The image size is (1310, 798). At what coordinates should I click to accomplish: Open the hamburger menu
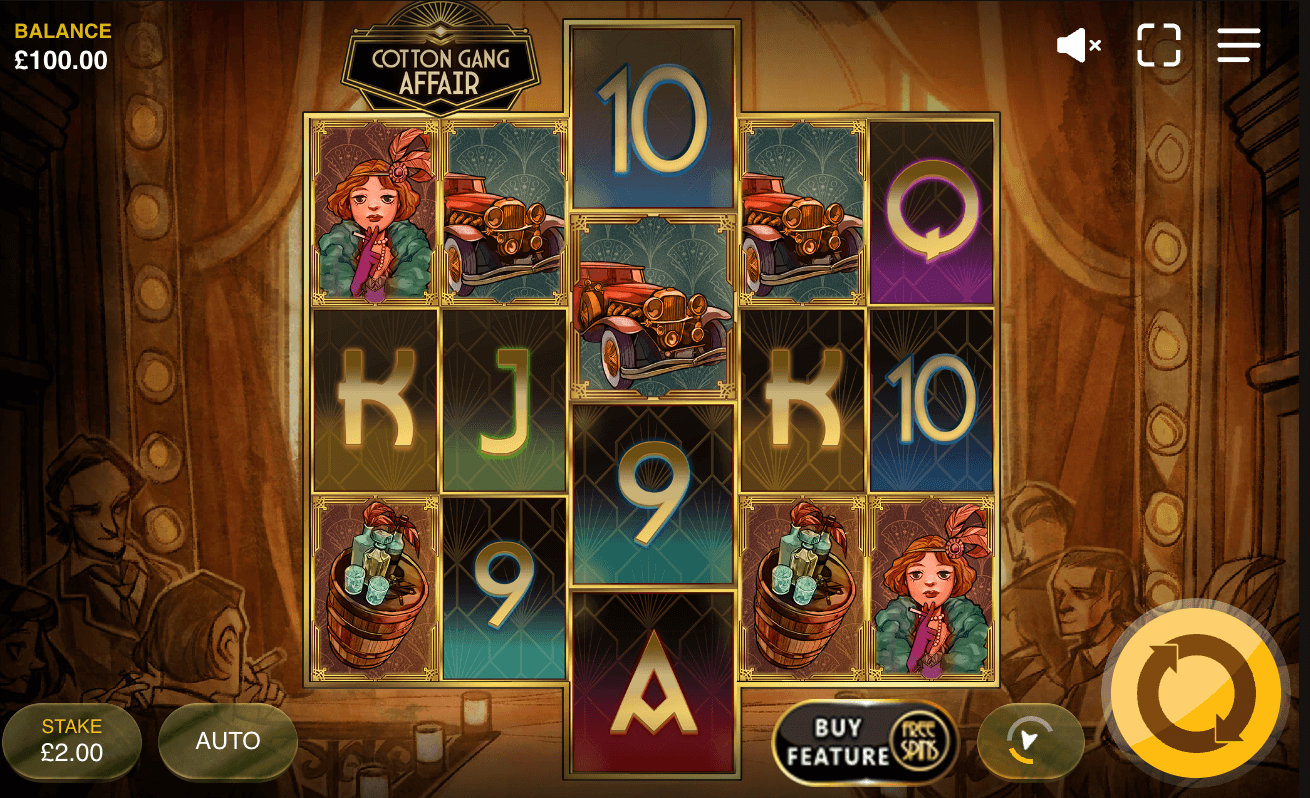1238,45
